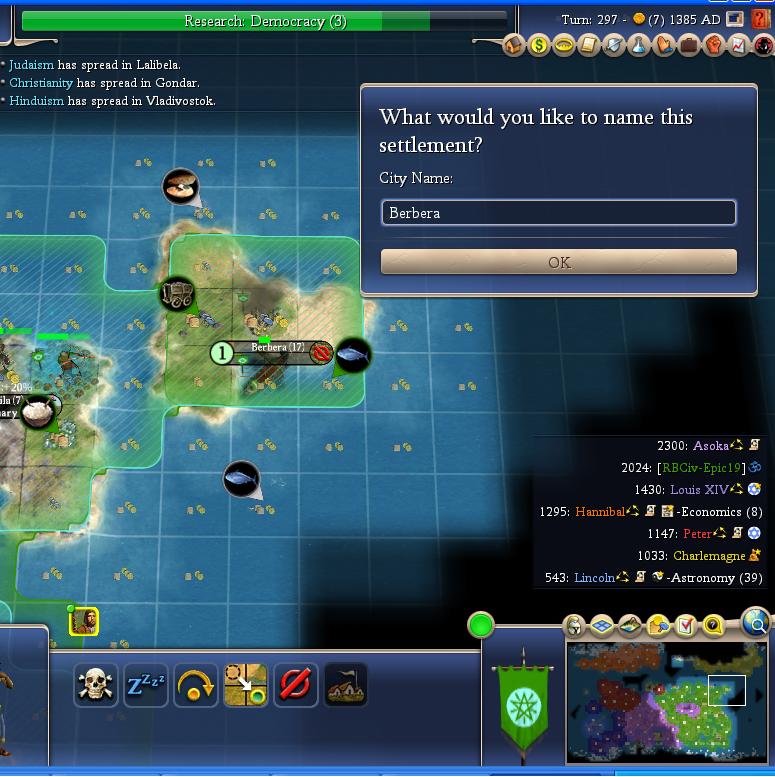Click the green end turn button
Image resolution: width=775 pixels, height=777 pixels.
pos(481,626)
